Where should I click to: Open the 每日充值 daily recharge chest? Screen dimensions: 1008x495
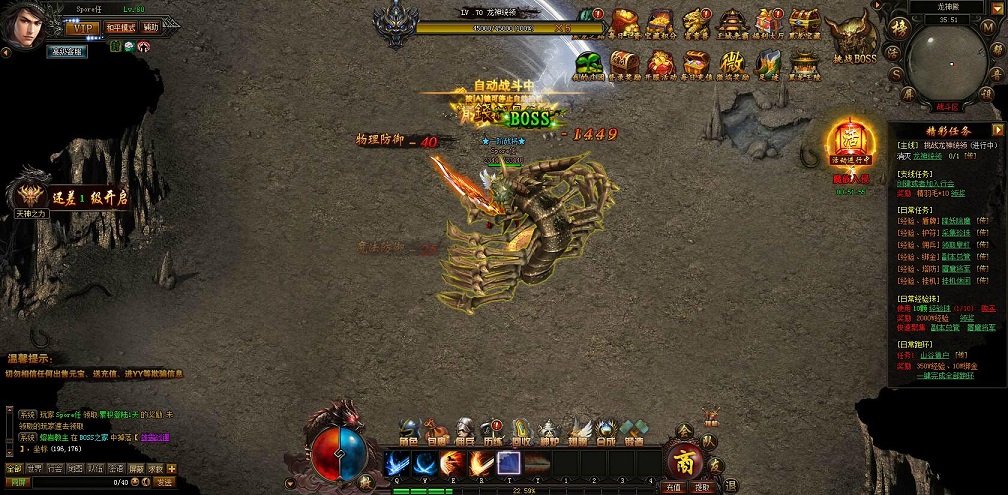(697, 62)
